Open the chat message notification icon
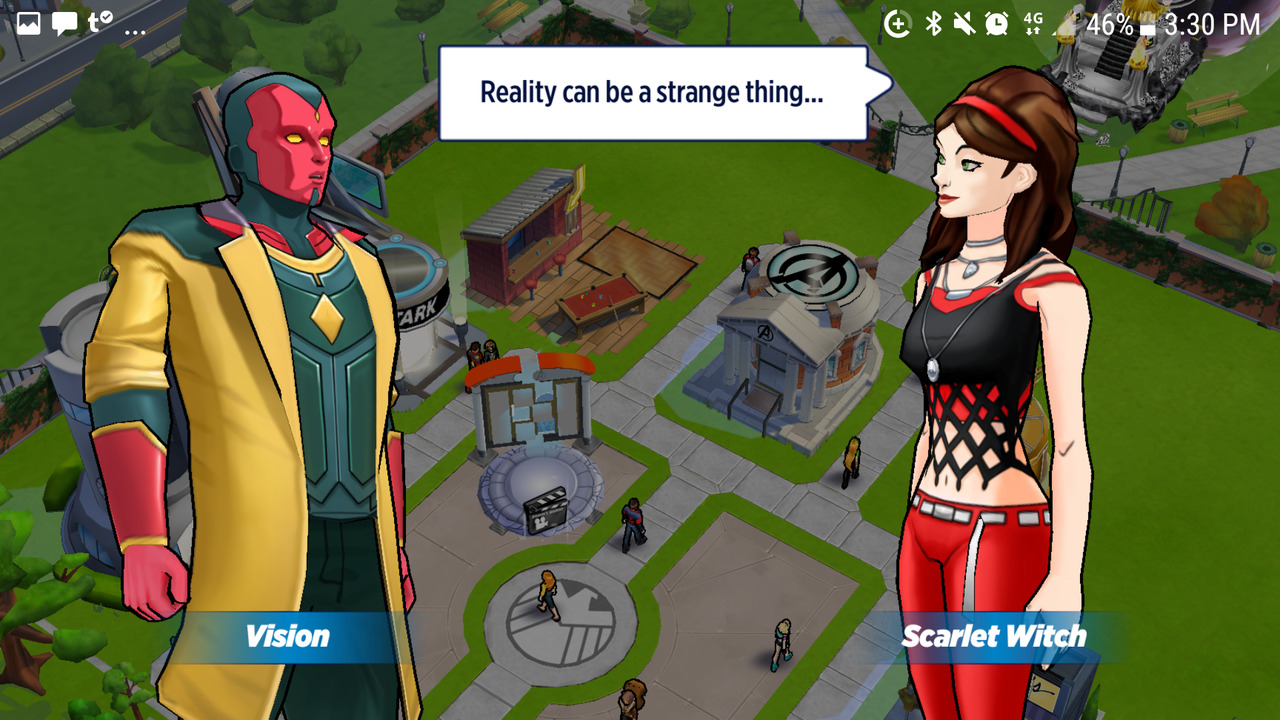This screenshot has width=1280, height=720. click(x=64, y=23)
